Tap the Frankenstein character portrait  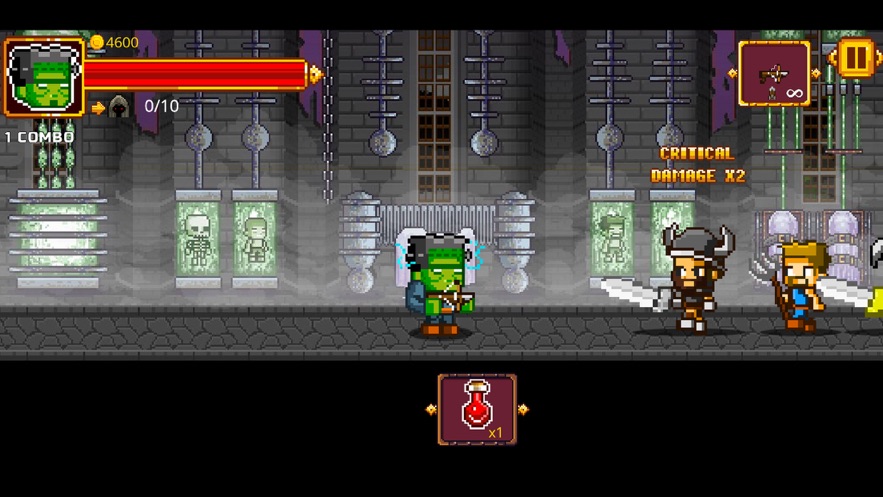click(x=44, y=78)
